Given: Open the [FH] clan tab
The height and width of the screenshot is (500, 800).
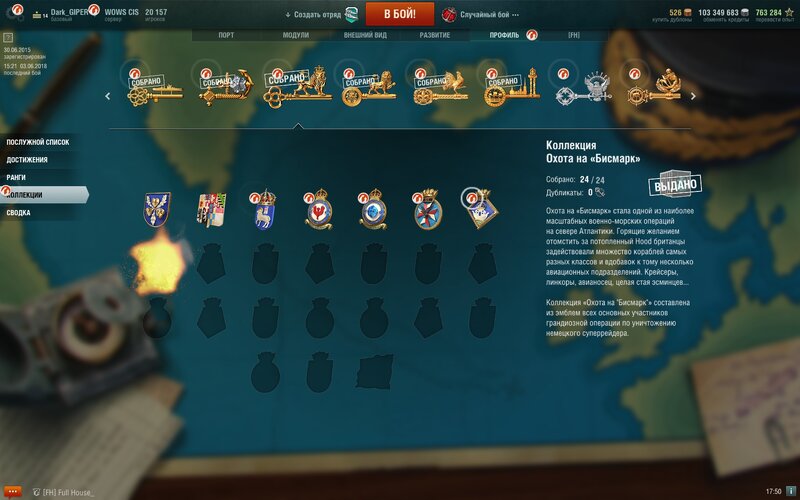Looking at the screenshot, I should (x=574, y=35).
